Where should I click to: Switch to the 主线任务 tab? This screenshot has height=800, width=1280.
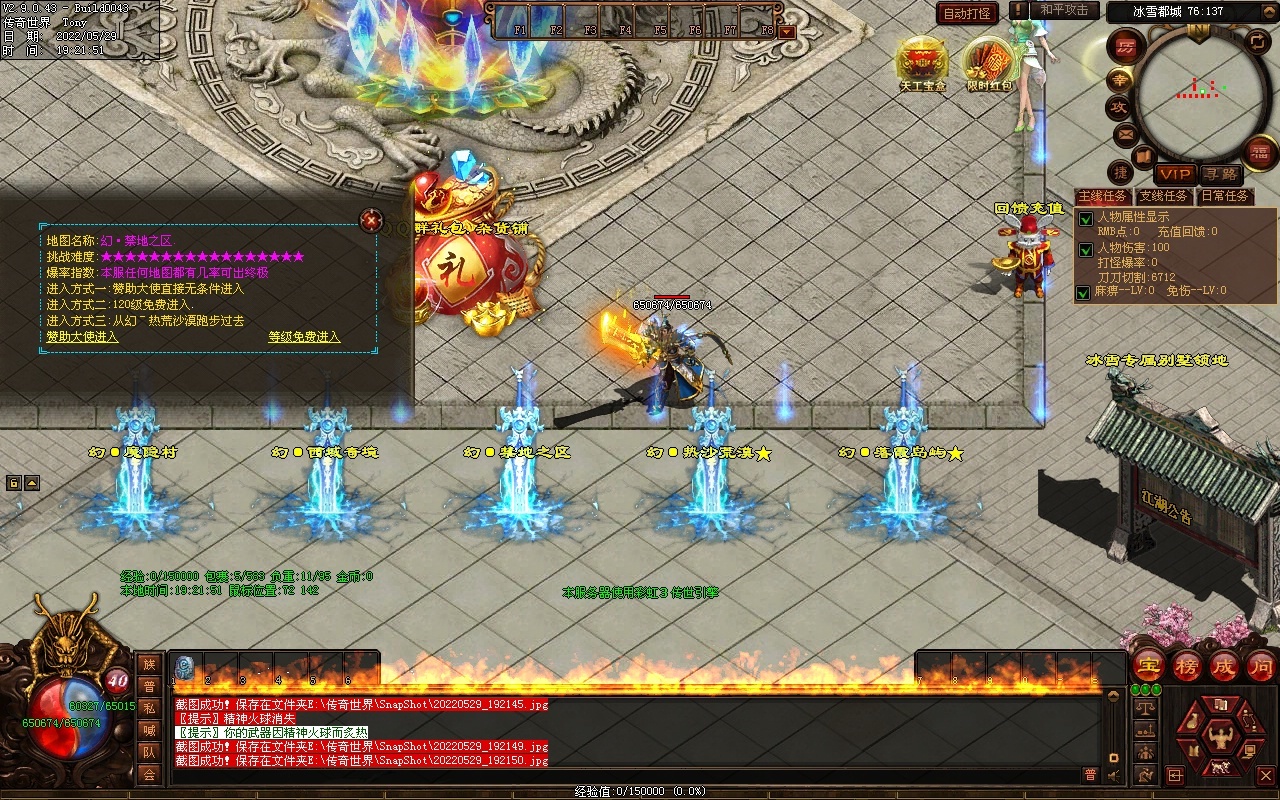tap(1102, 196)
